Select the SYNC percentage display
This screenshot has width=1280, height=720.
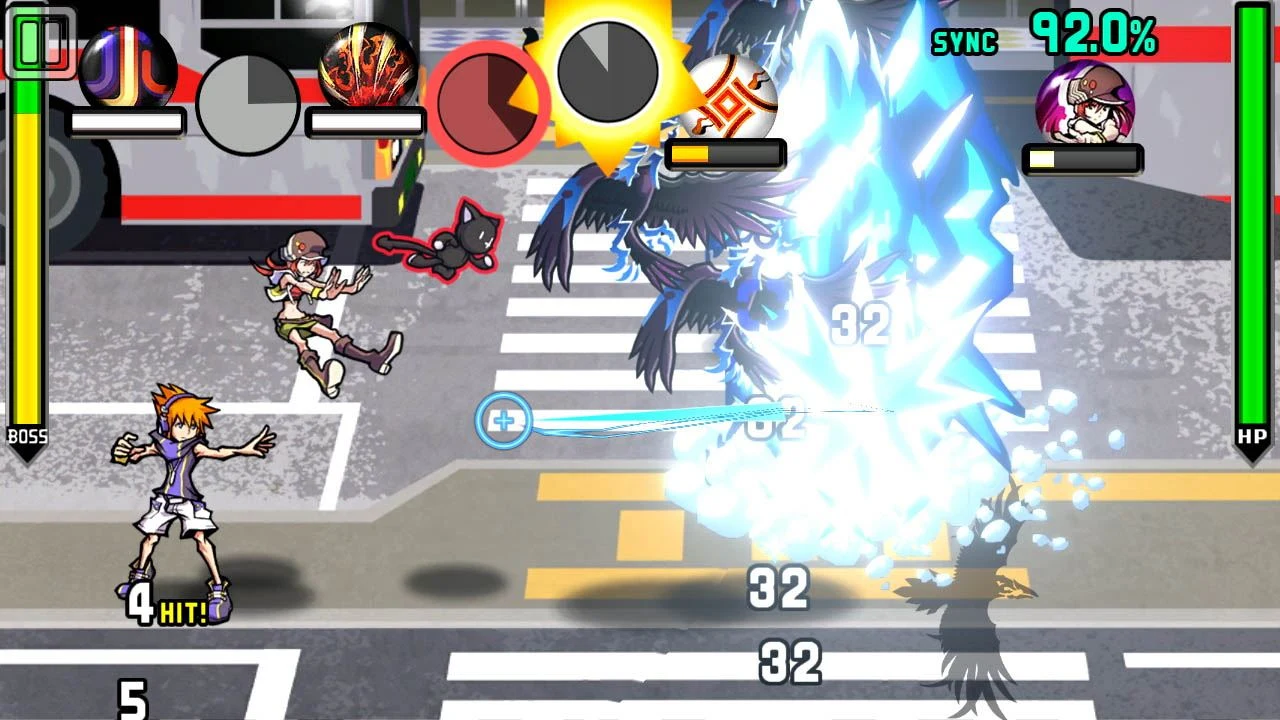click(963, 43)
